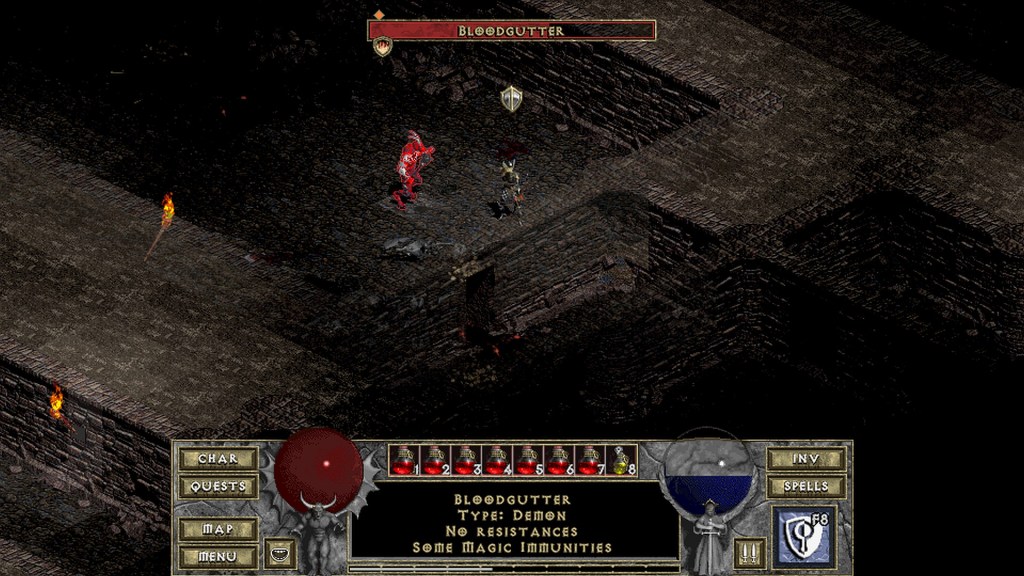Open the INV inventory panel

tap(806, 459)
